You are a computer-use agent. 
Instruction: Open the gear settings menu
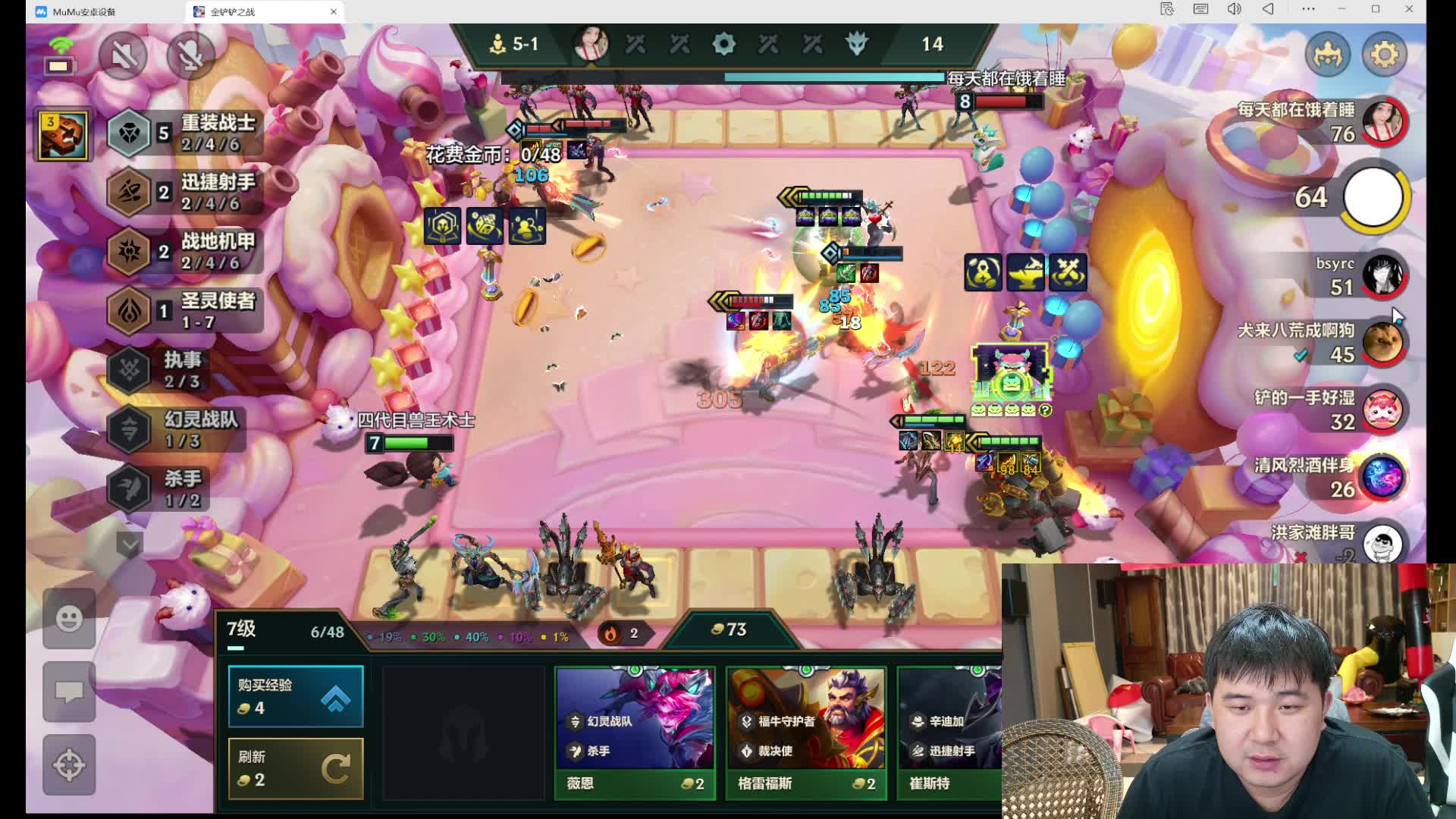pyautogui.click(x=1384, y=55)
